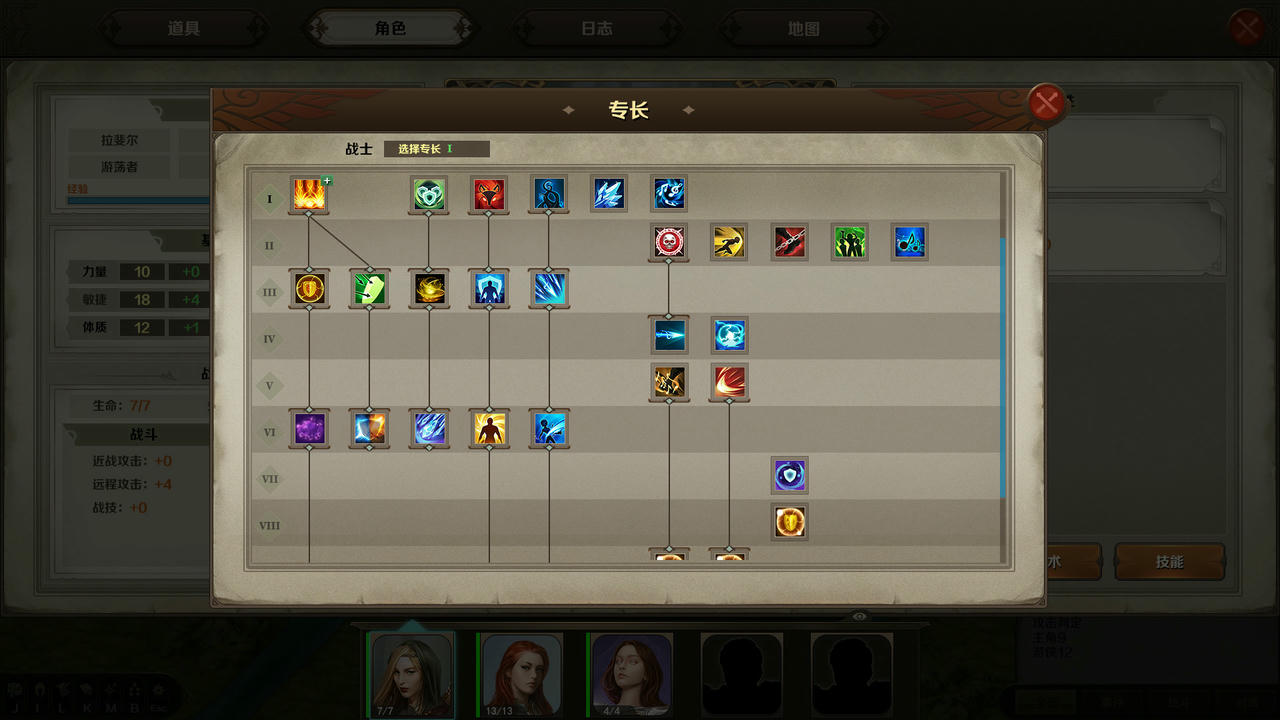Select the glowing golden figure talent
This screenshot has width=1280, height=720.
pos(489,428)
